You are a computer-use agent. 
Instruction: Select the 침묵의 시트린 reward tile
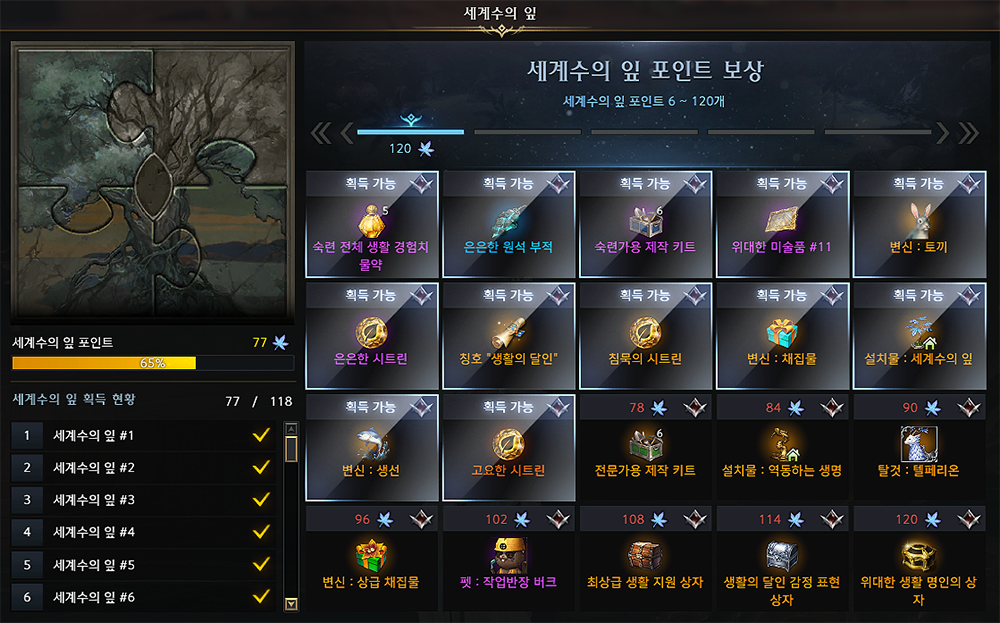(x=645, y=337)
